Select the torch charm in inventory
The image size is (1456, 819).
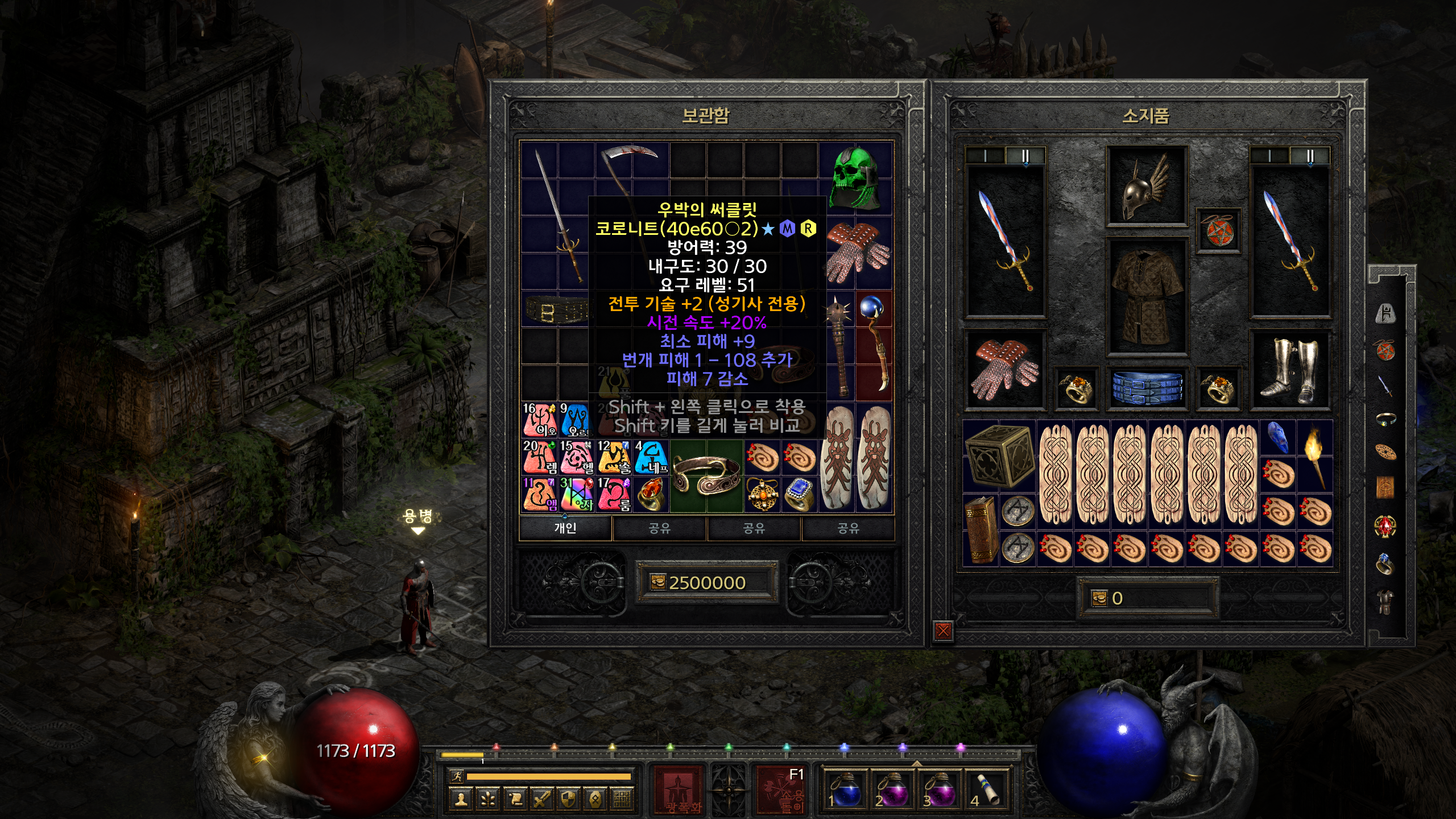click(1314, 455)
